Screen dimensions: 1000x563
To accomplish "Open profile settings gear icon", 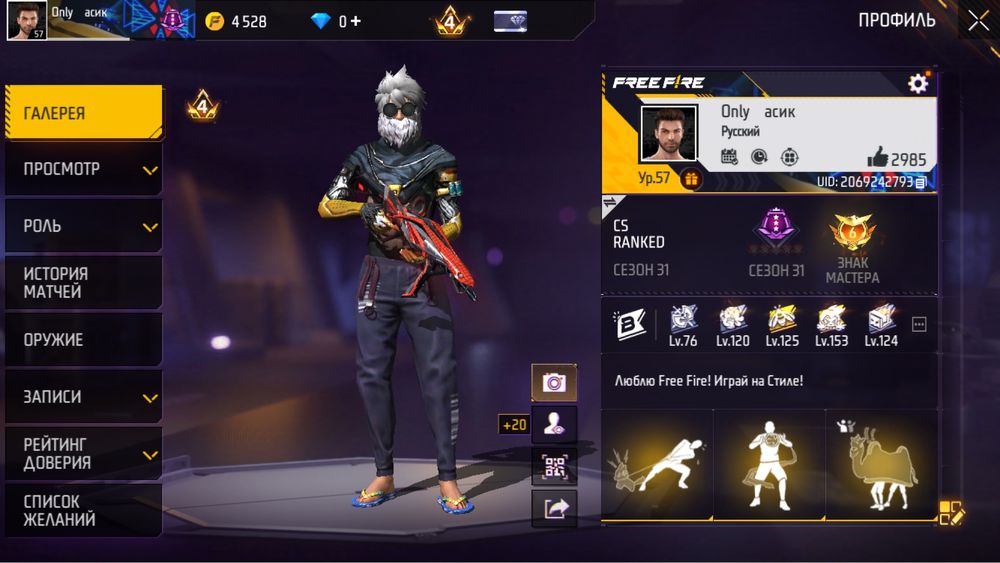I will click(918, 84).
